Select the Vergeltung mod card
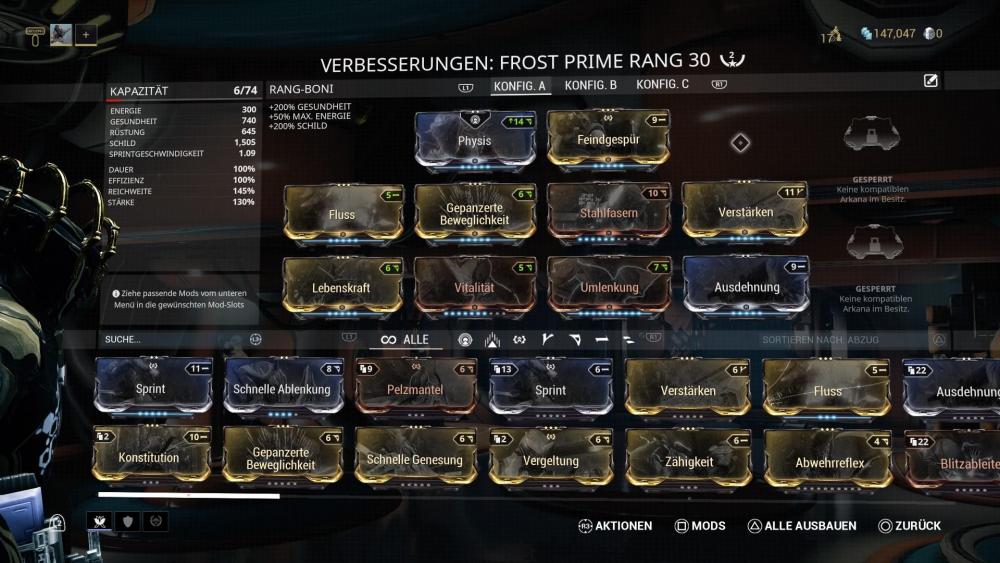The image size is (1000, 563). 551,459
